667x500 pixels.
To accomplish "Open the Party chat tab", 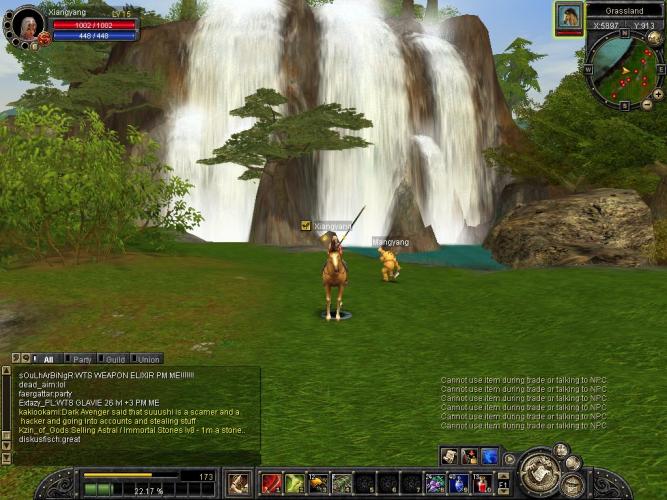I will coord(82,359).
